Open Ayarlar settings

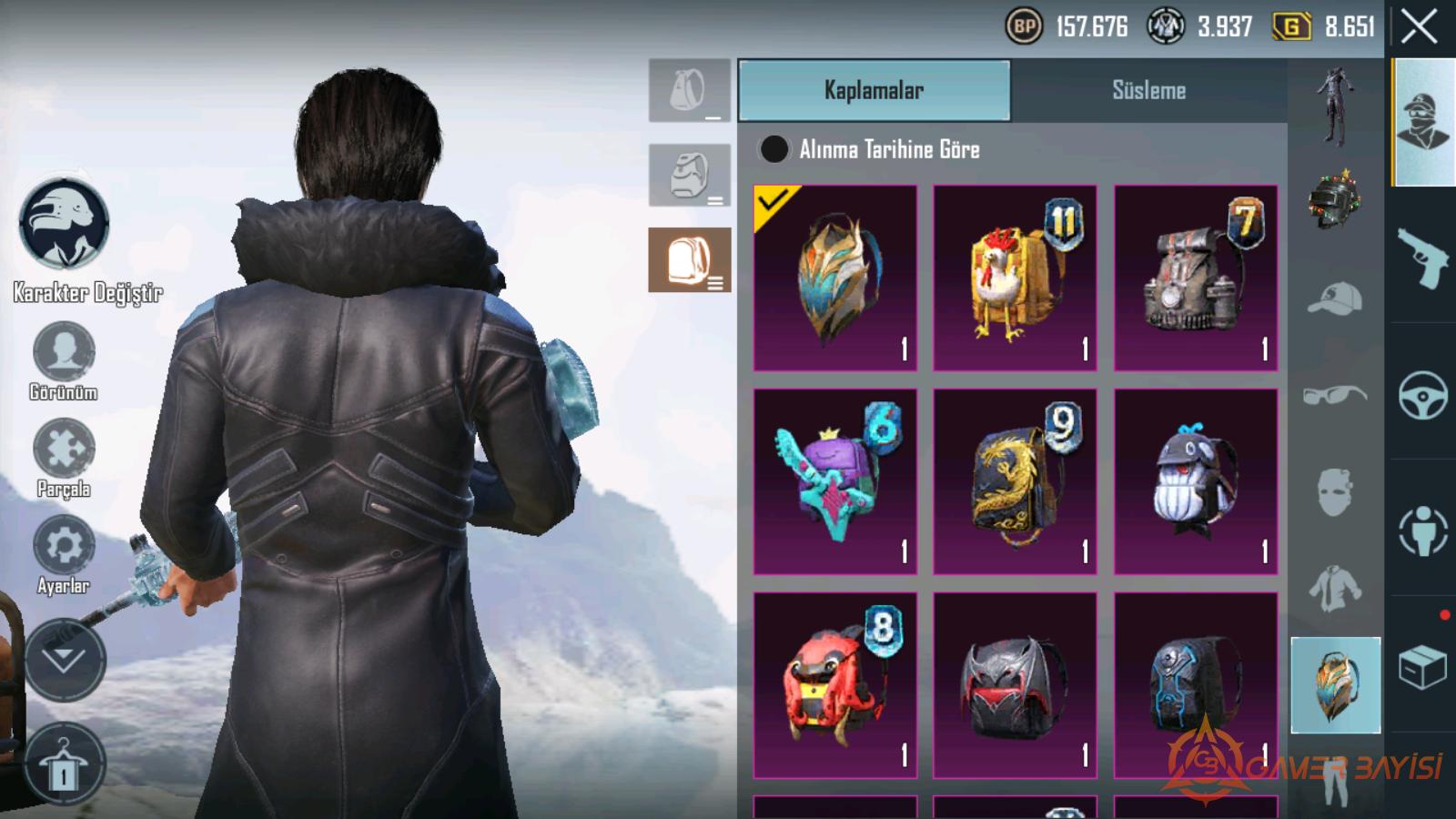64,546
